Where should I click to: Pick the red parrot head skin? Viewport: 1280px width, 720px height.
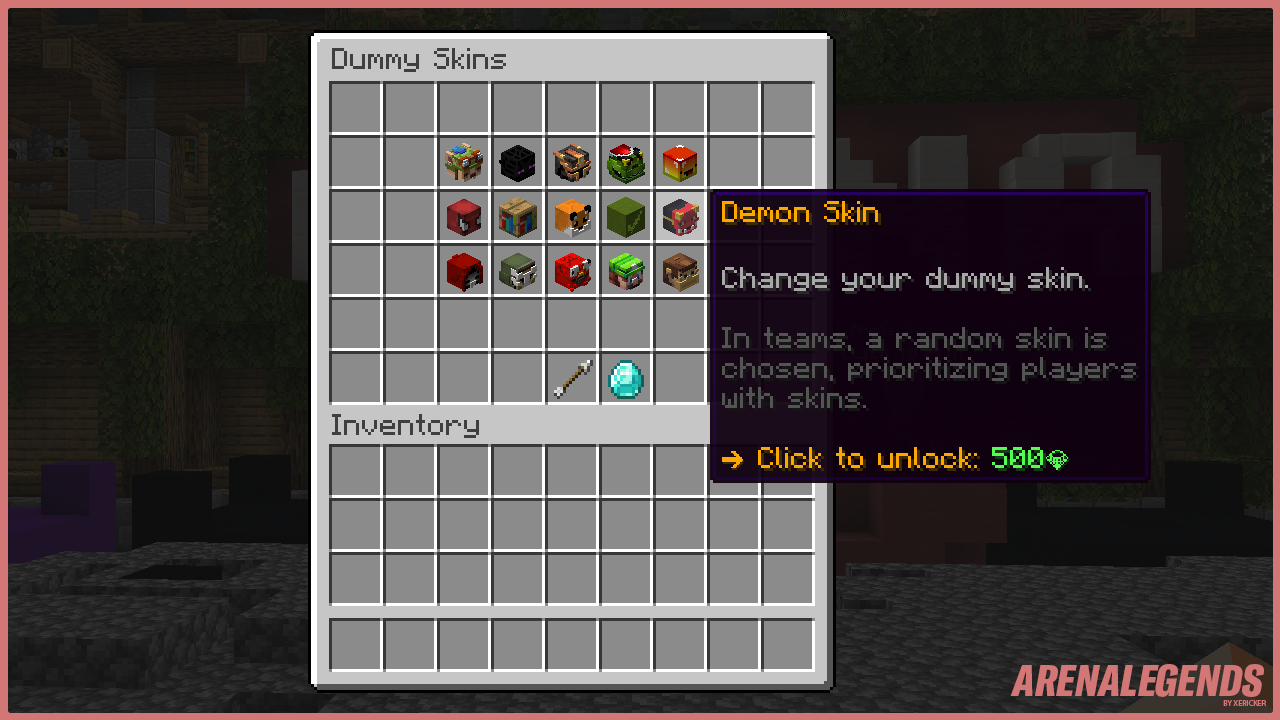point(572,270)
